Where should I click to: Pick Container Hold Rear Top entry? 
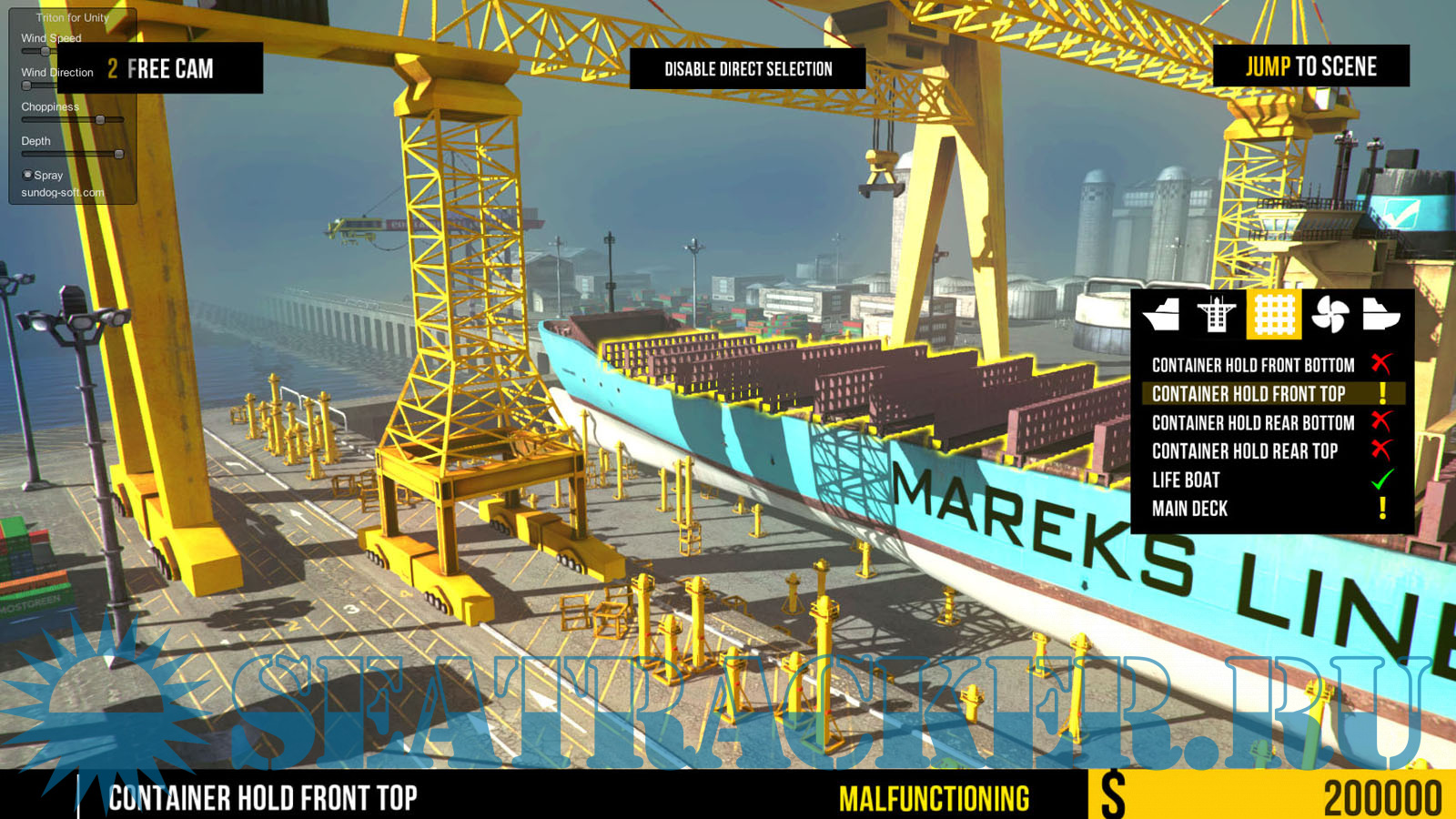pos(1245,451)
